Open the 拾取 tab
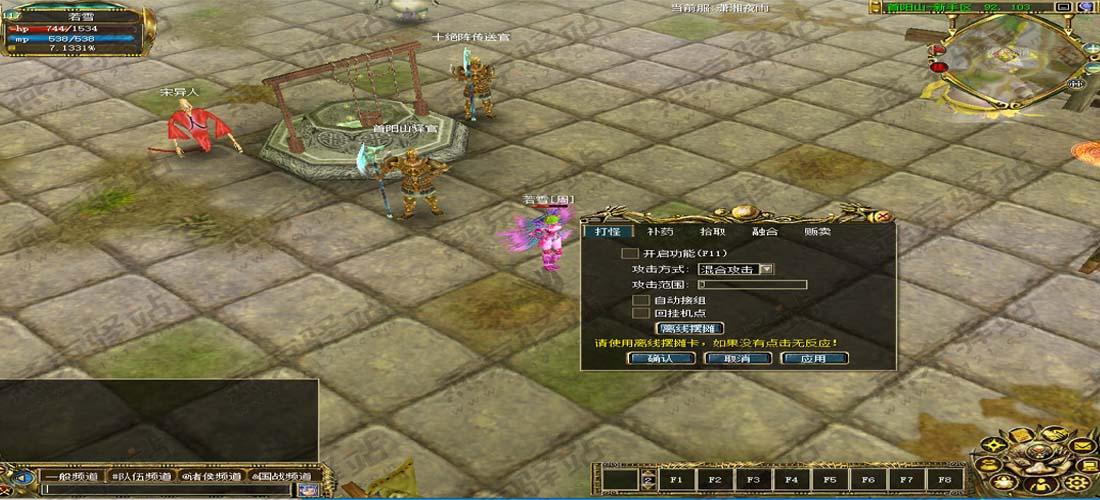Screen dimensions: 1100x500 712,232
